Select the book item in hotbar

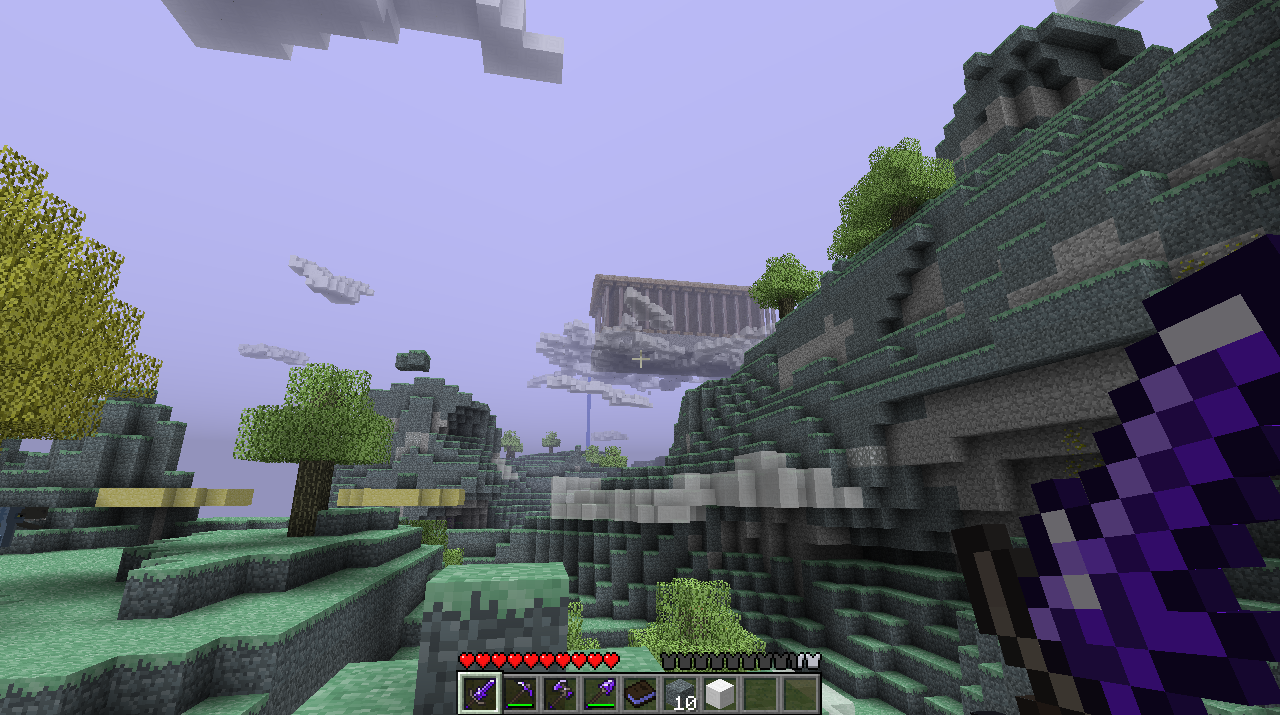coord(639,693)
